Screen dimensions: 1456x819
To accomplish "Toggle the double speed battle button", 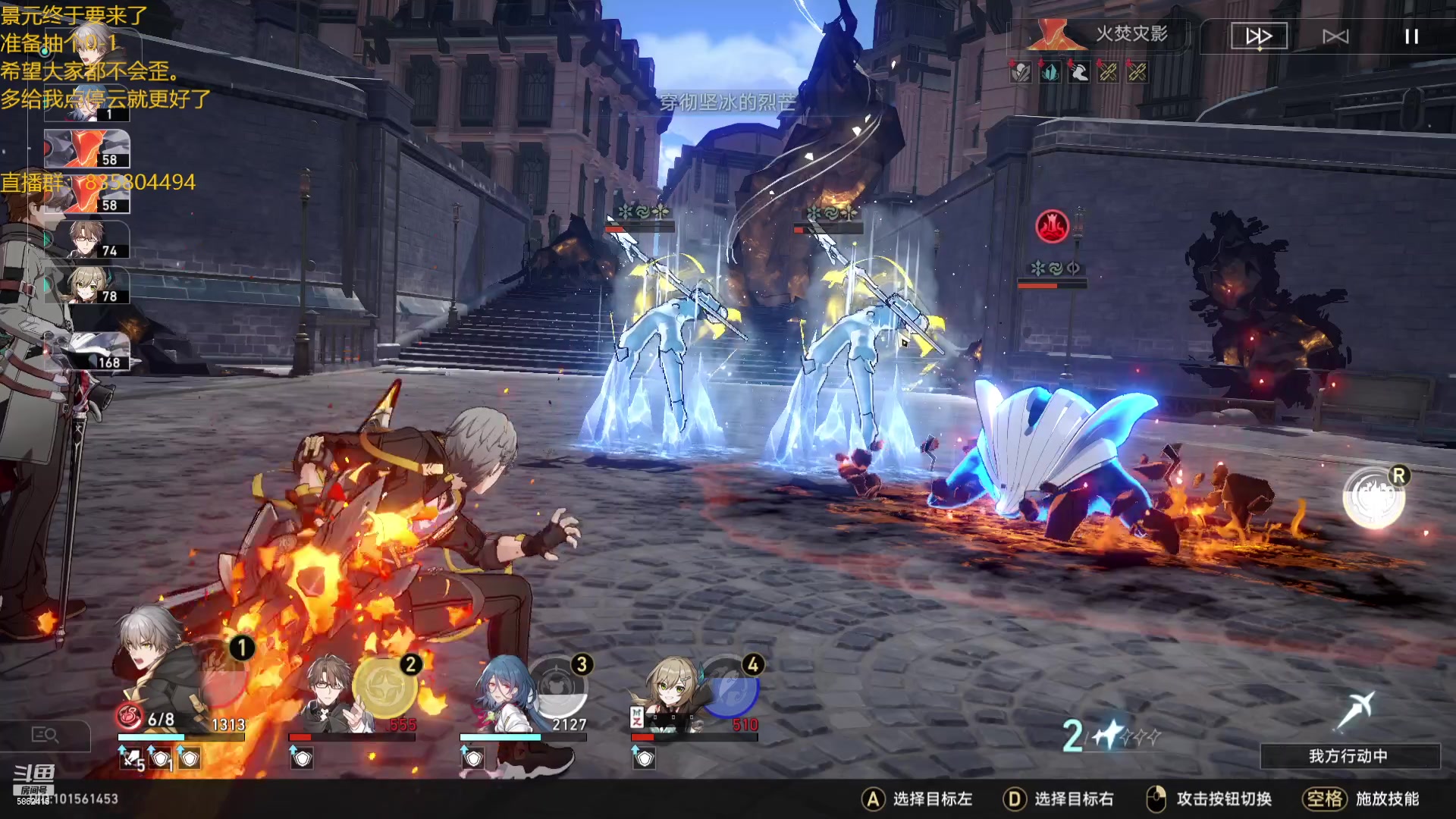I will [x=1259, y=36].
